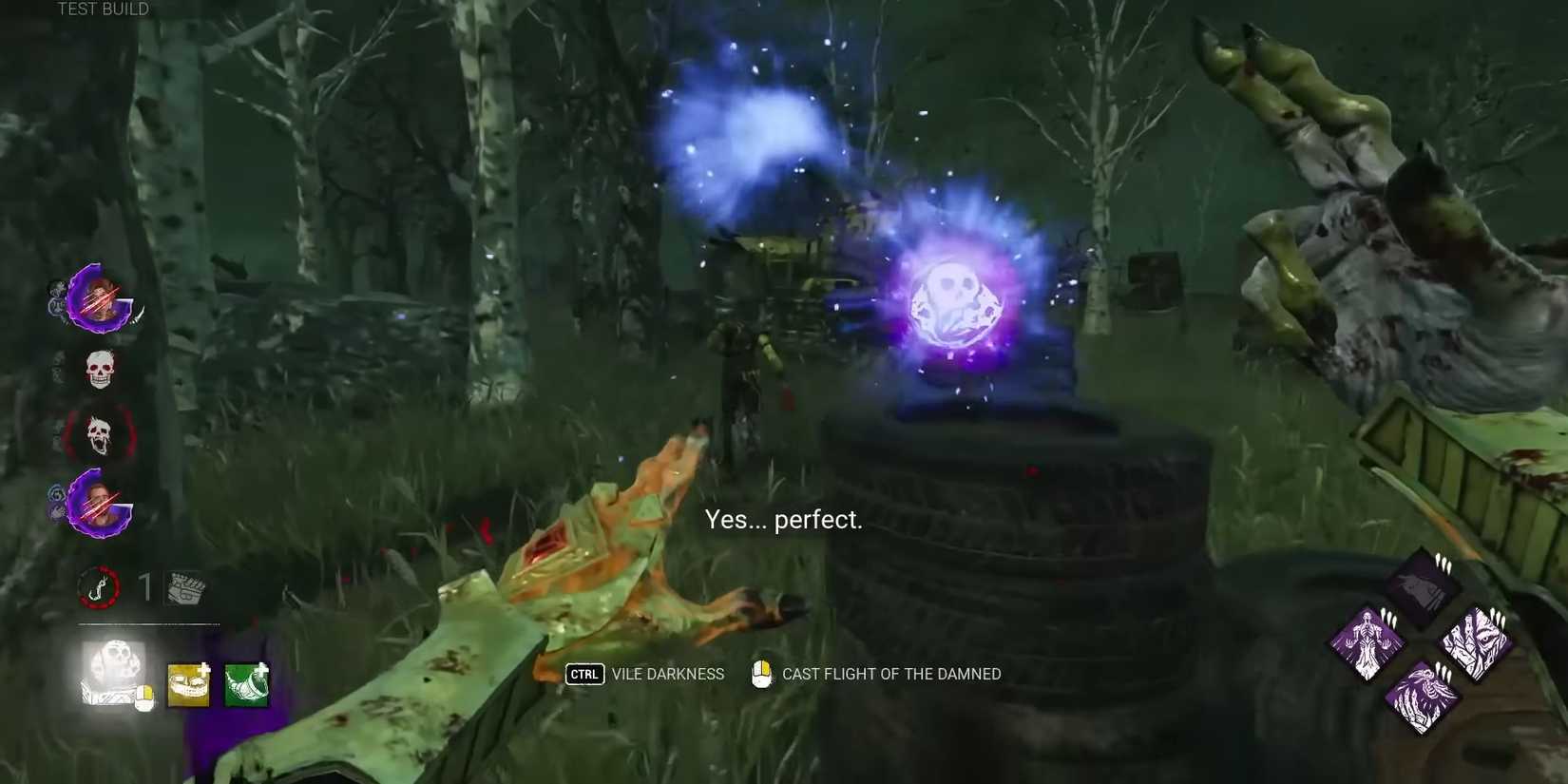Click the mouse button icon near power prompt

760,674
